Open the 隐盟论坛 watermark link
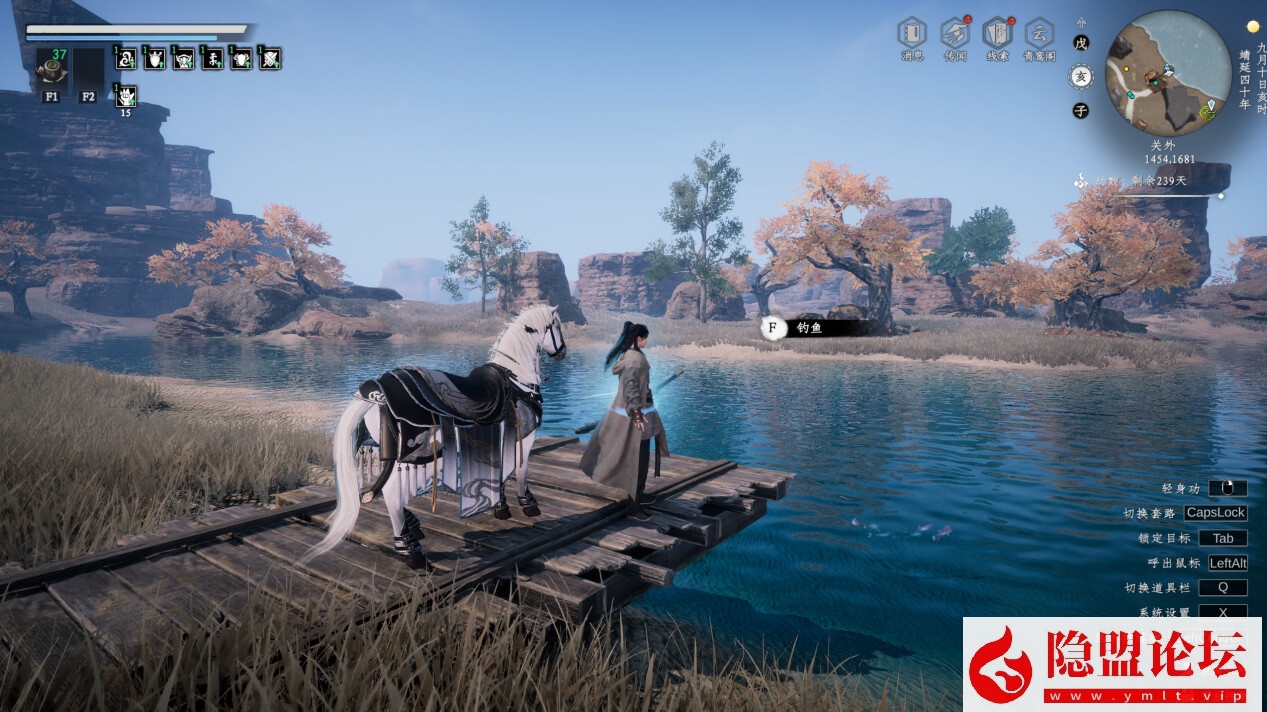 [1111, 664]
